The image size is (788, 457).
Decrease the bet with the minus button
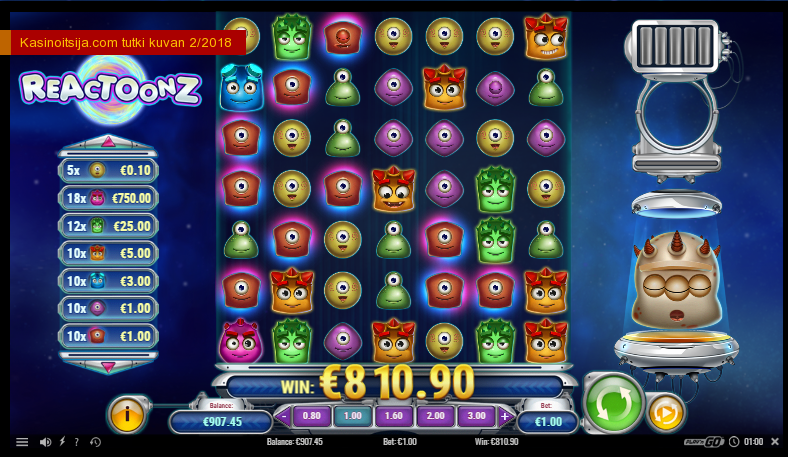coord(285,416)
